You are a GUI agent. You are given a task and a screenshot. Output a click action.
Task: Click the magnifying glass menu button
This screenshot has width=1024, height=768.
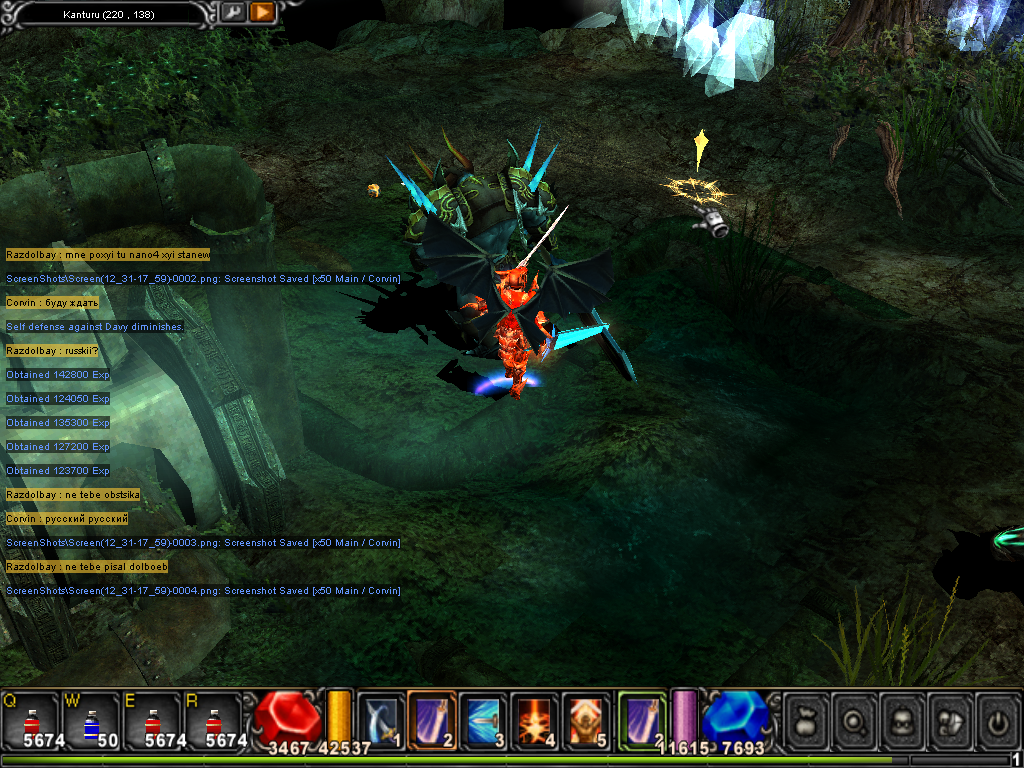point(853,720)
